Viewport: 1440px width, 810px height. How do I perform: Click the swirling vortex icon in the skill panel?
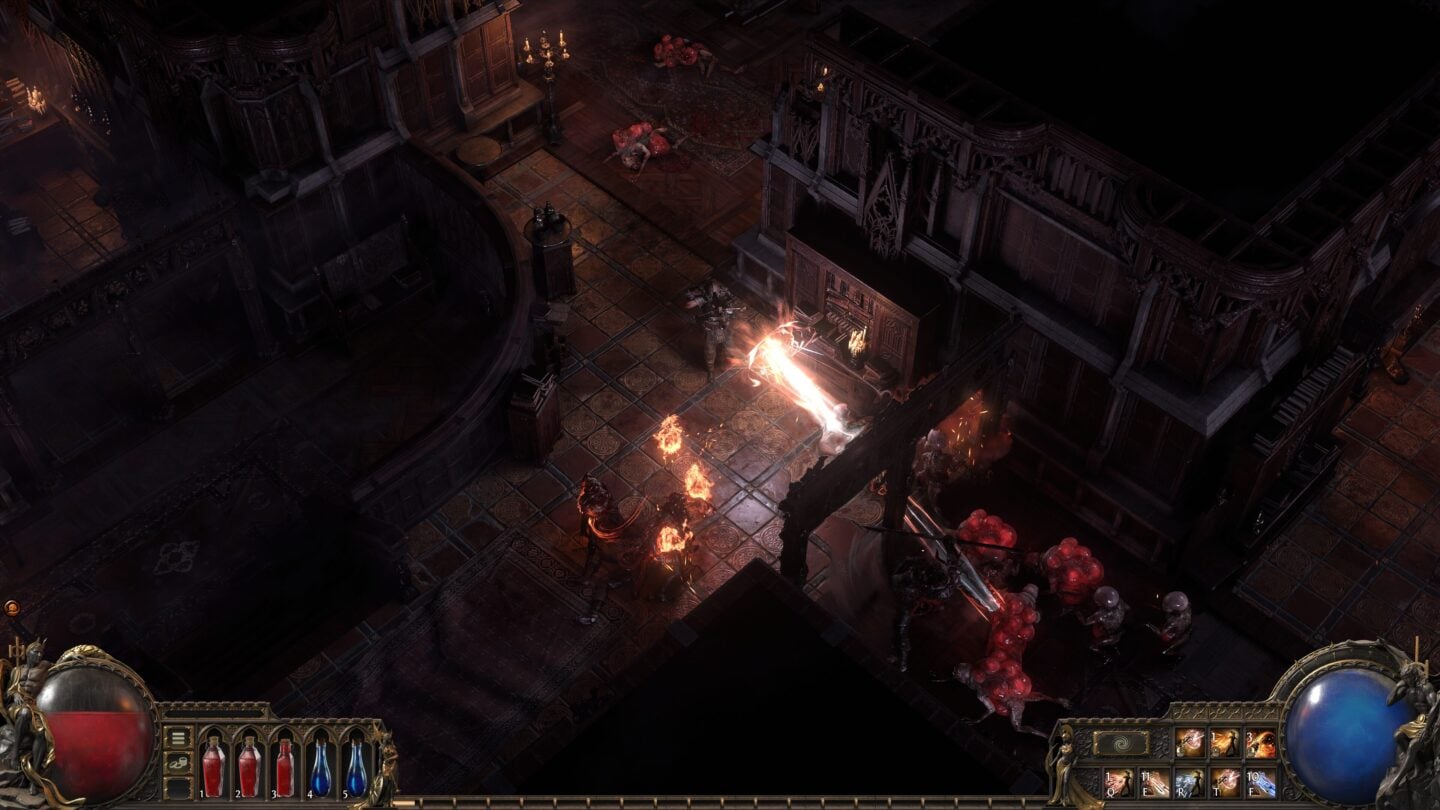click(x=1122, y=743)
